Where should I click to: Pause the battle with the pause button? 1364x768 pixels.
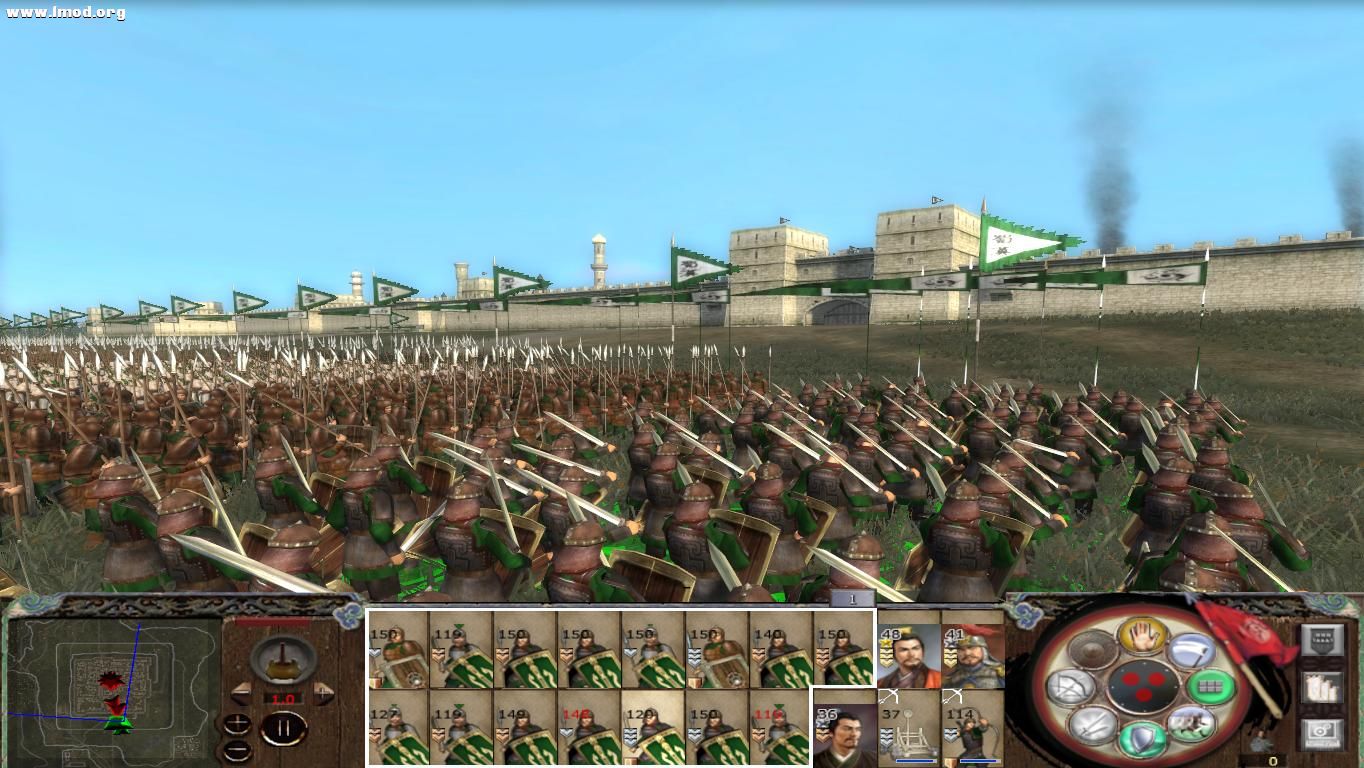(x=284, y=728)
